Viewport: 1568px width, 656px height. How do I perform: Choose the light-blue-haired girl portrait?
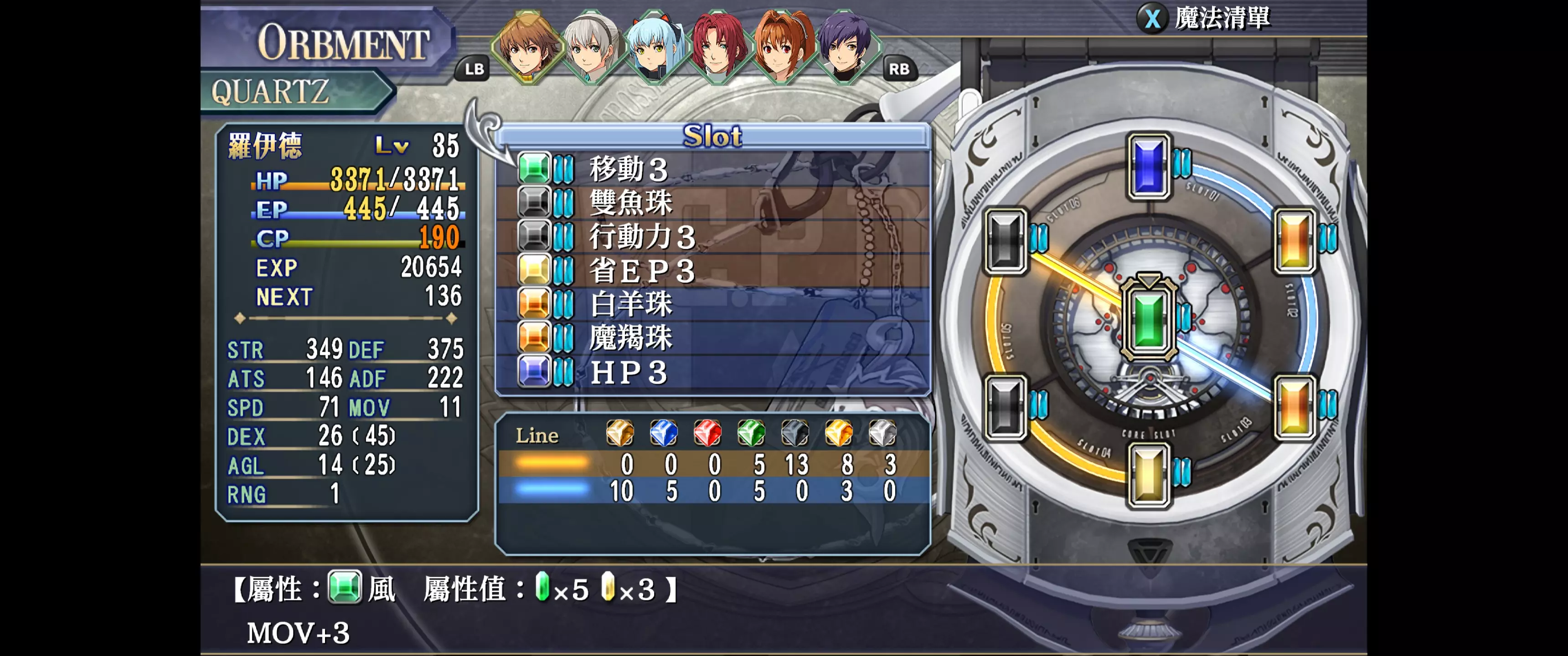point(654,47)
